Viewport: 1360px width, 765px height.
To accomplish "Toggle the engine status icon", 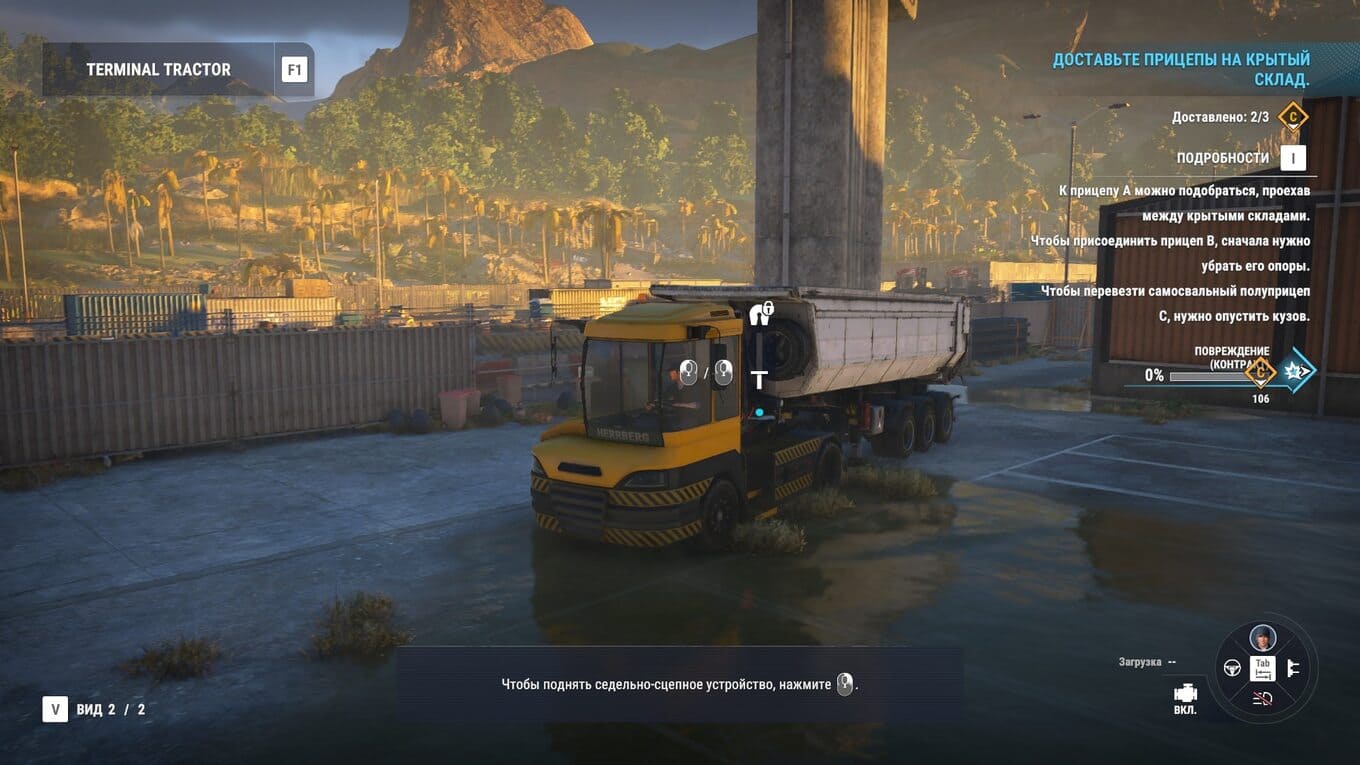I will 1185,693.
